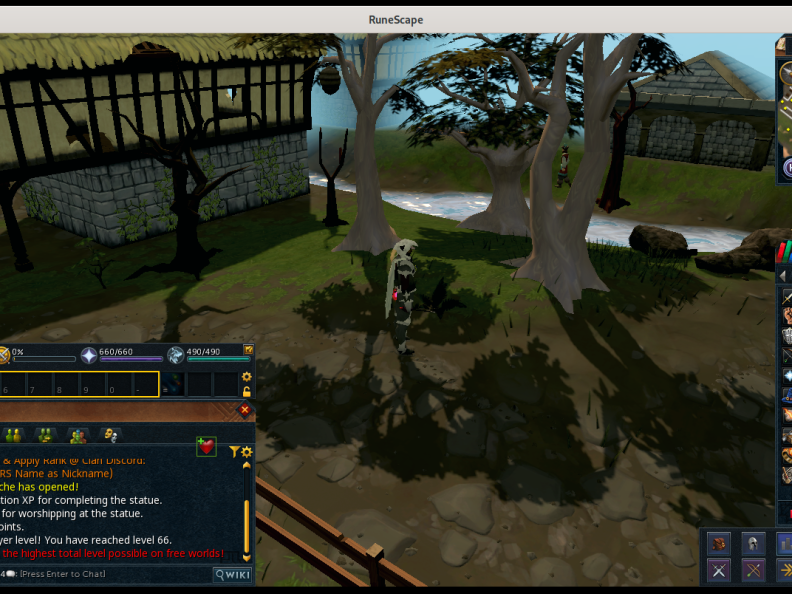Toggle the action bar lock
792x594 pixels.
pos(247,391)
